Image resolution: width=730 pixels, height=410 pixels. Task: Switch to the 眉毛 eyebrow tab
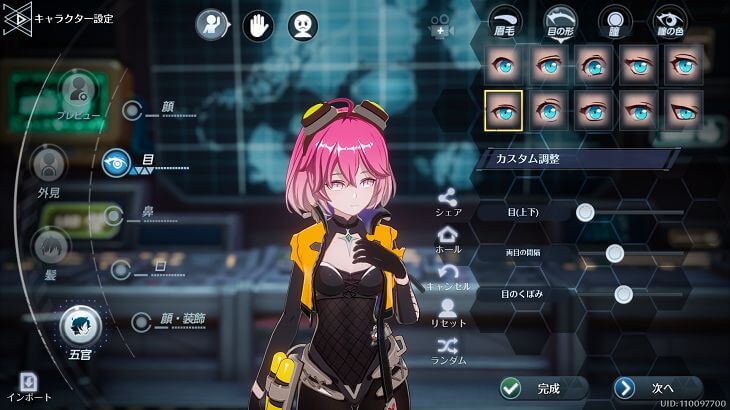(503, 24)
